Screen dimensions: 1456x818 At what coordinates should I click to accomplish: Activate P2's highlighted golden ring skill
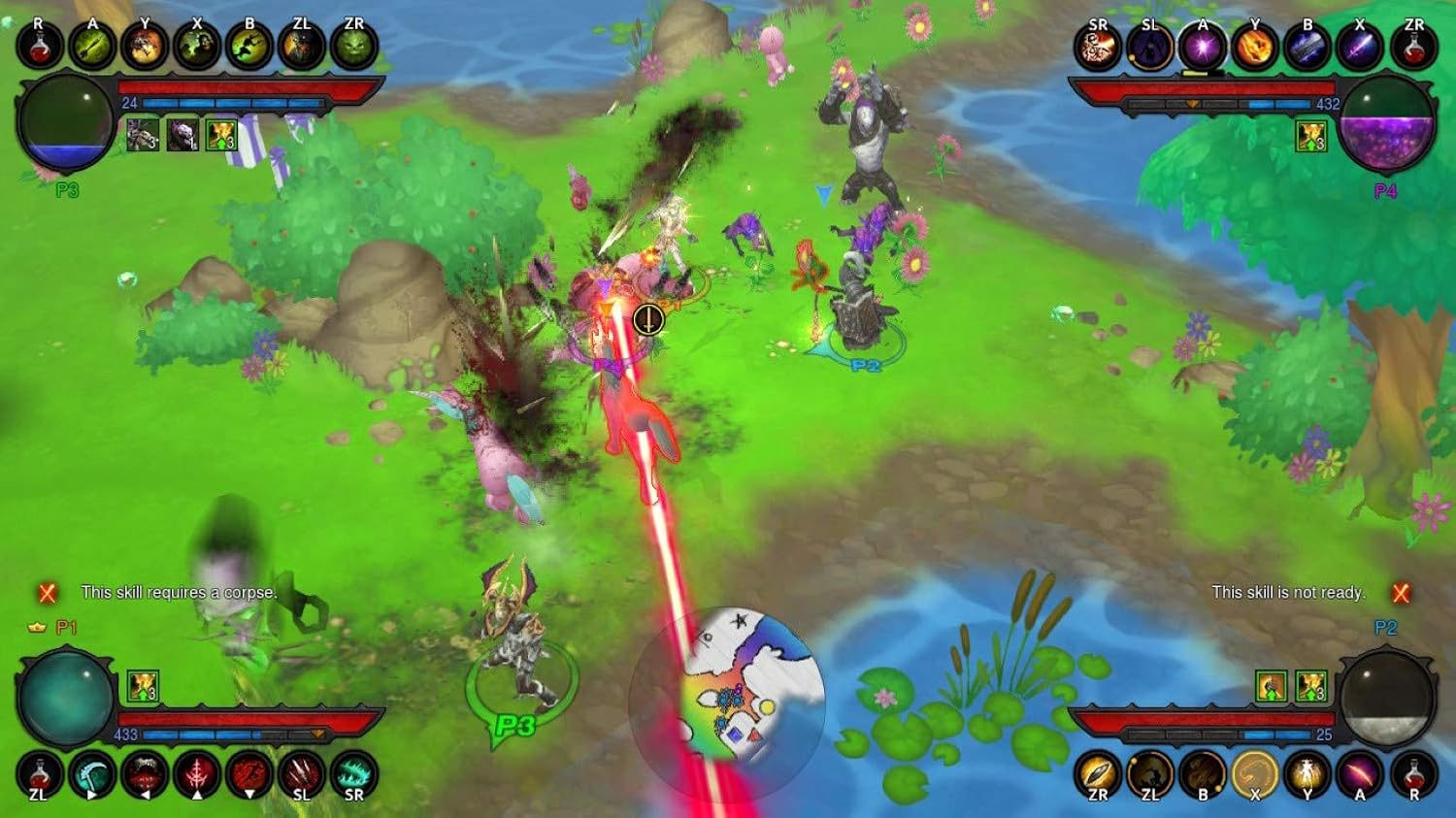point(1255,775)
